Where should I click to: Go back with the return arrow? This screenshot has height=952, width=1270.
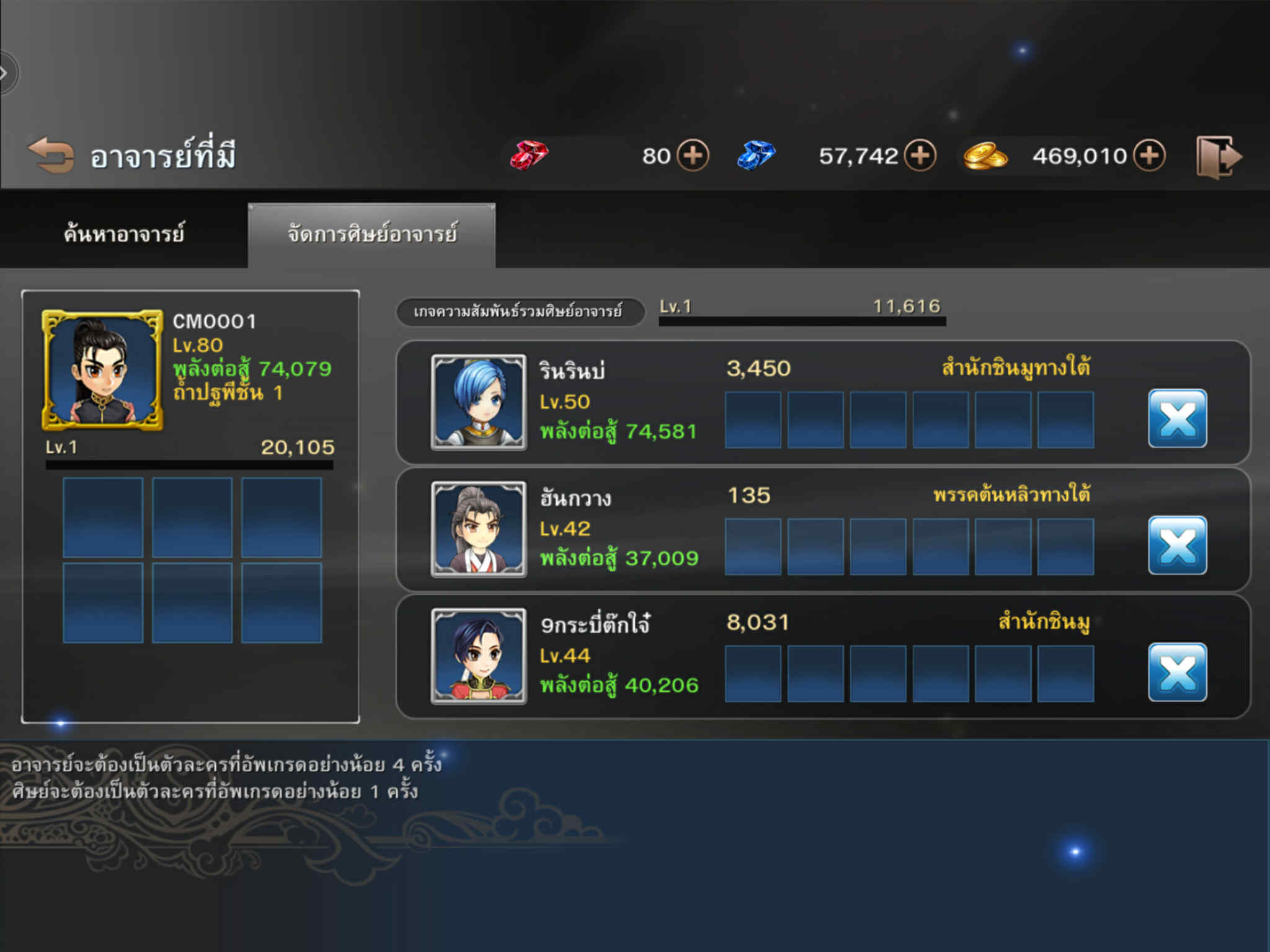point(51,155)
